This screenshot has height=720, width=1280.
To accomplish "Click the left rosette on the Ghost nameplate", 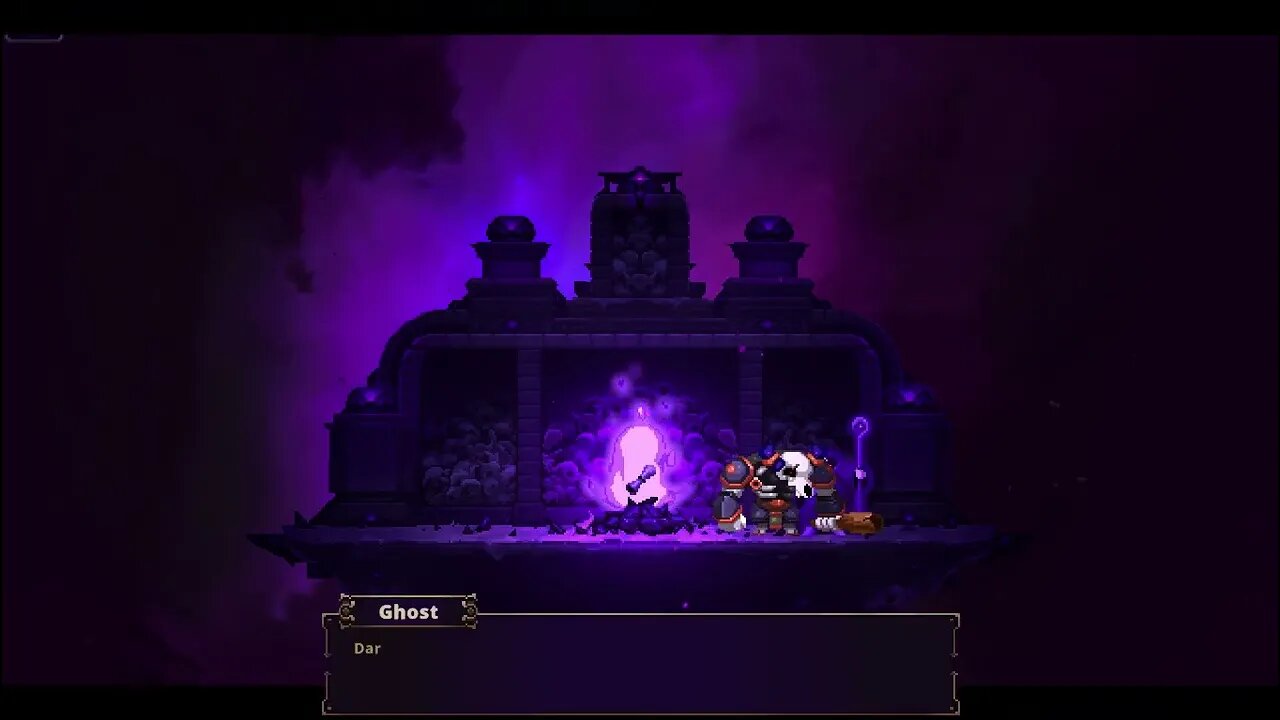I will [x=348, y=611].
